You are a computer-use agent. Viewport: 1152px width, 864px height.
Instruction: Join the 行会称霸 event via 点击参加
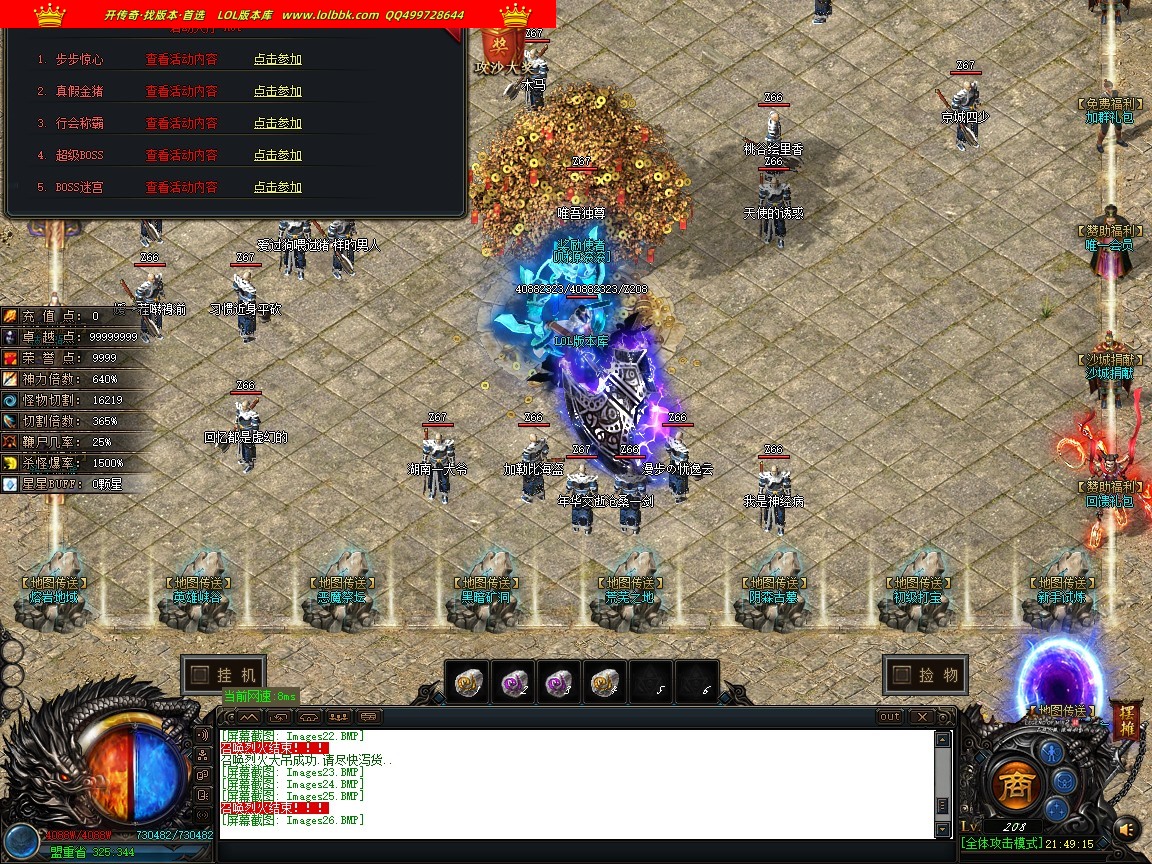(x=277, y=123)
